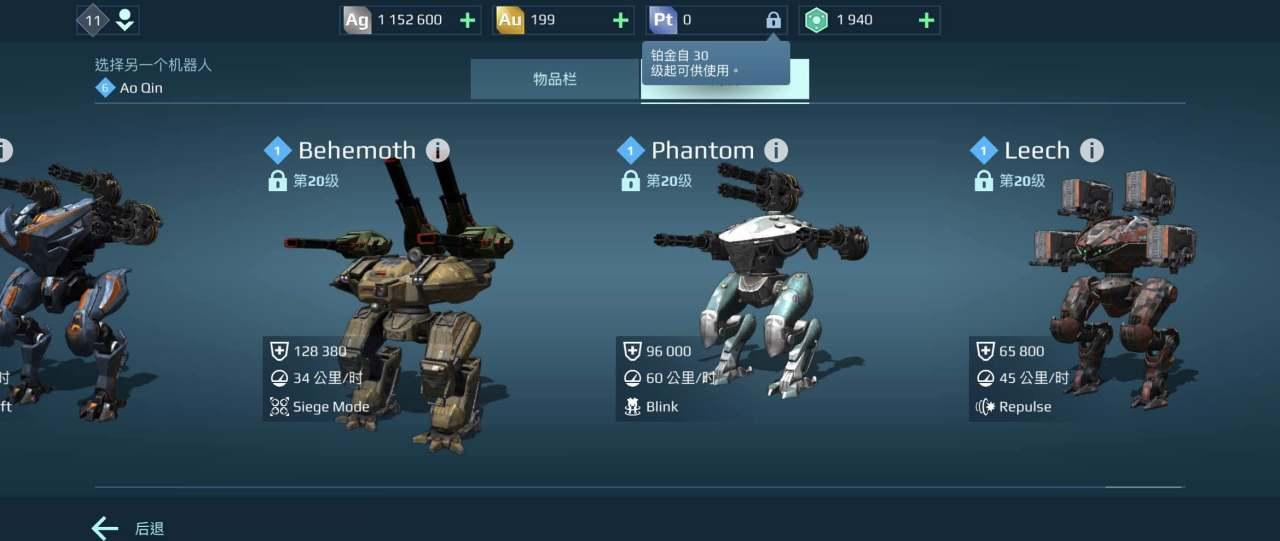
Task: Show info for the Phantom robot
Action: [x=776, y=151]
